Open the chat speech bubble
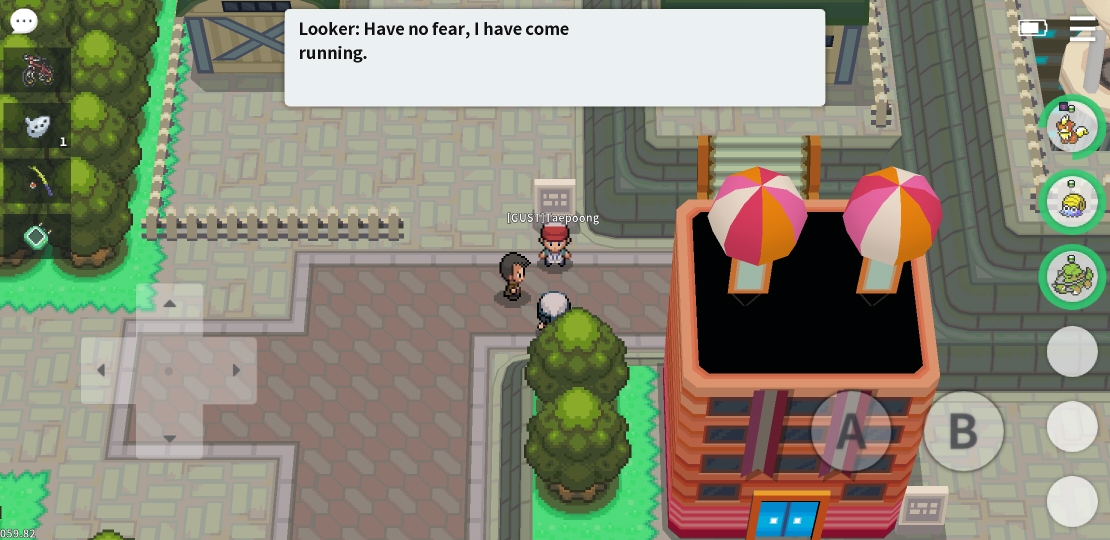Image resolution: width=1110 pixels, height=540 pixels. coord(24,21)
